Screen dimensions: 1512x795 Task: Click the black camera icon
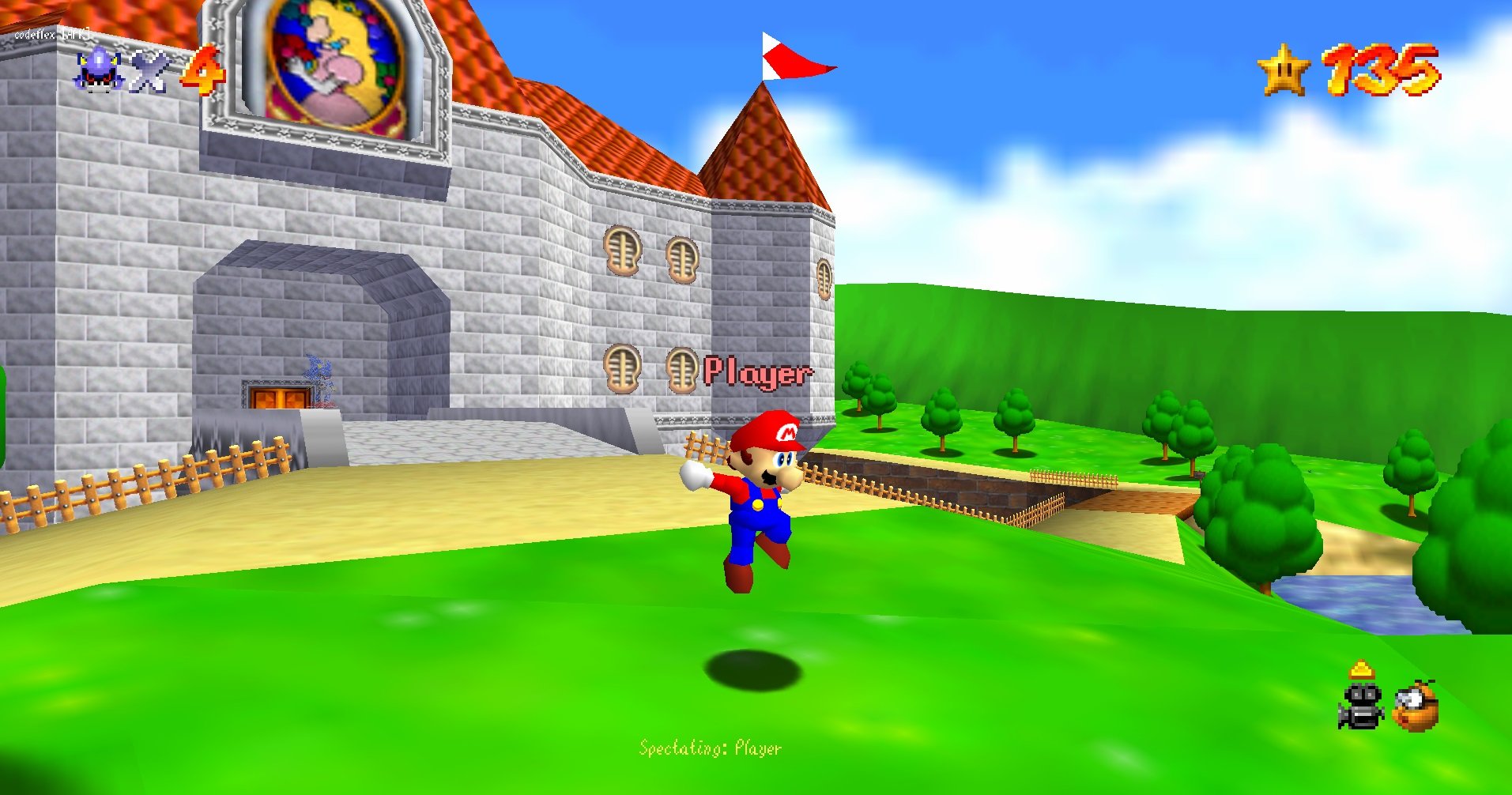[x=1360, y=706]
